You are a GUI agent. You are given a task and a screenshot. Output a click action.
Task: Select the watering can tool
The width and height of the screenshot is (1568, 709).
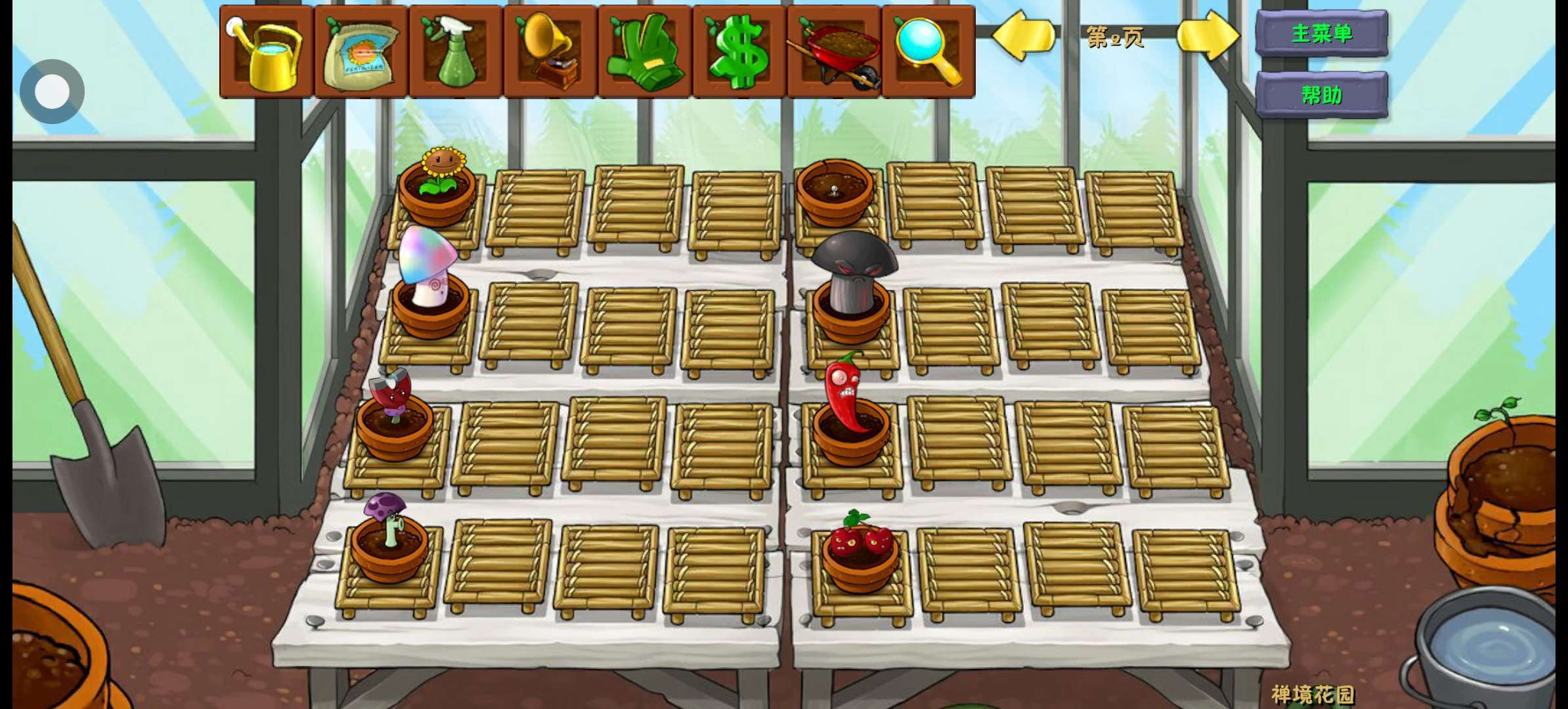[x=266, y=53]
